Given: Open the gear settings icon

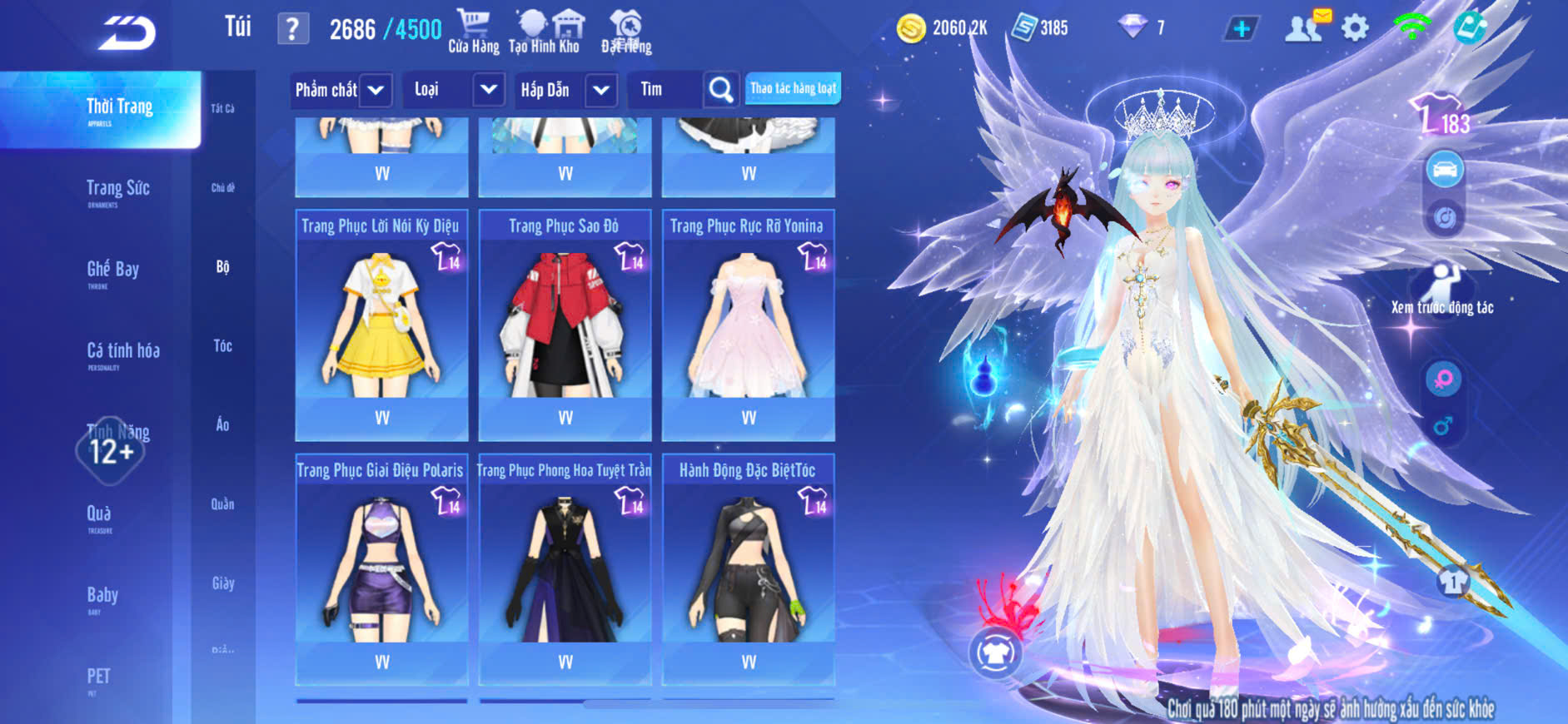Looking at the screenshot, I should 1355,28.
